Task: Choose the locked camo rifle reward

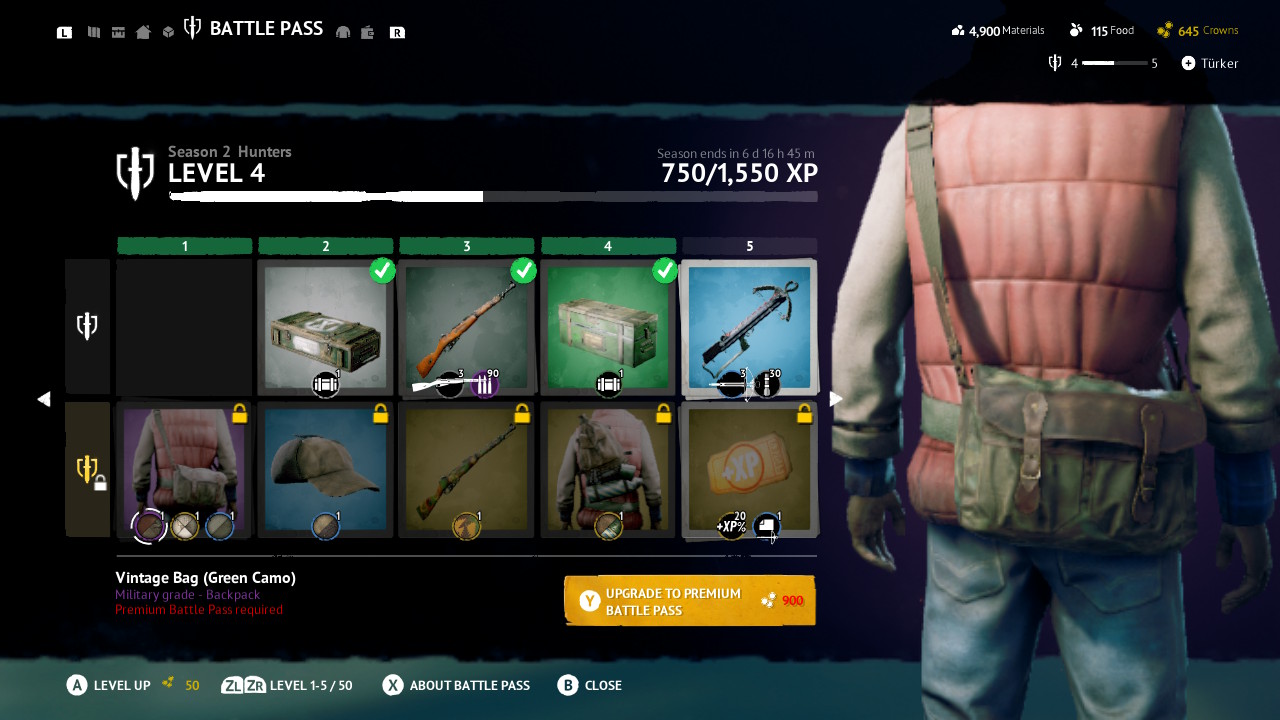Action: (467, 469)
